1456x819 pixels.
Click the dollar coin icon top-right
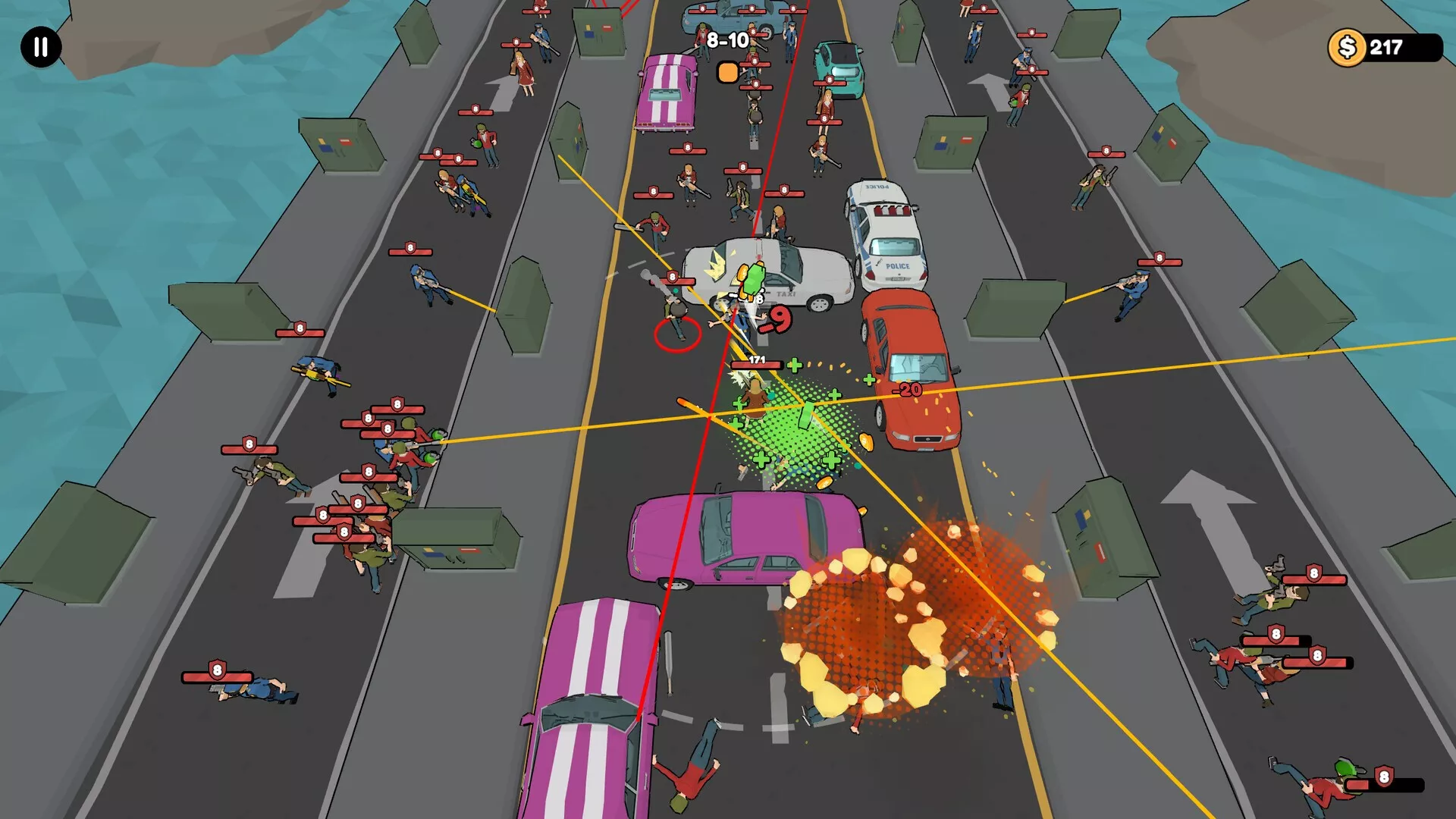pyautogui.click(x=1348, y=48)
